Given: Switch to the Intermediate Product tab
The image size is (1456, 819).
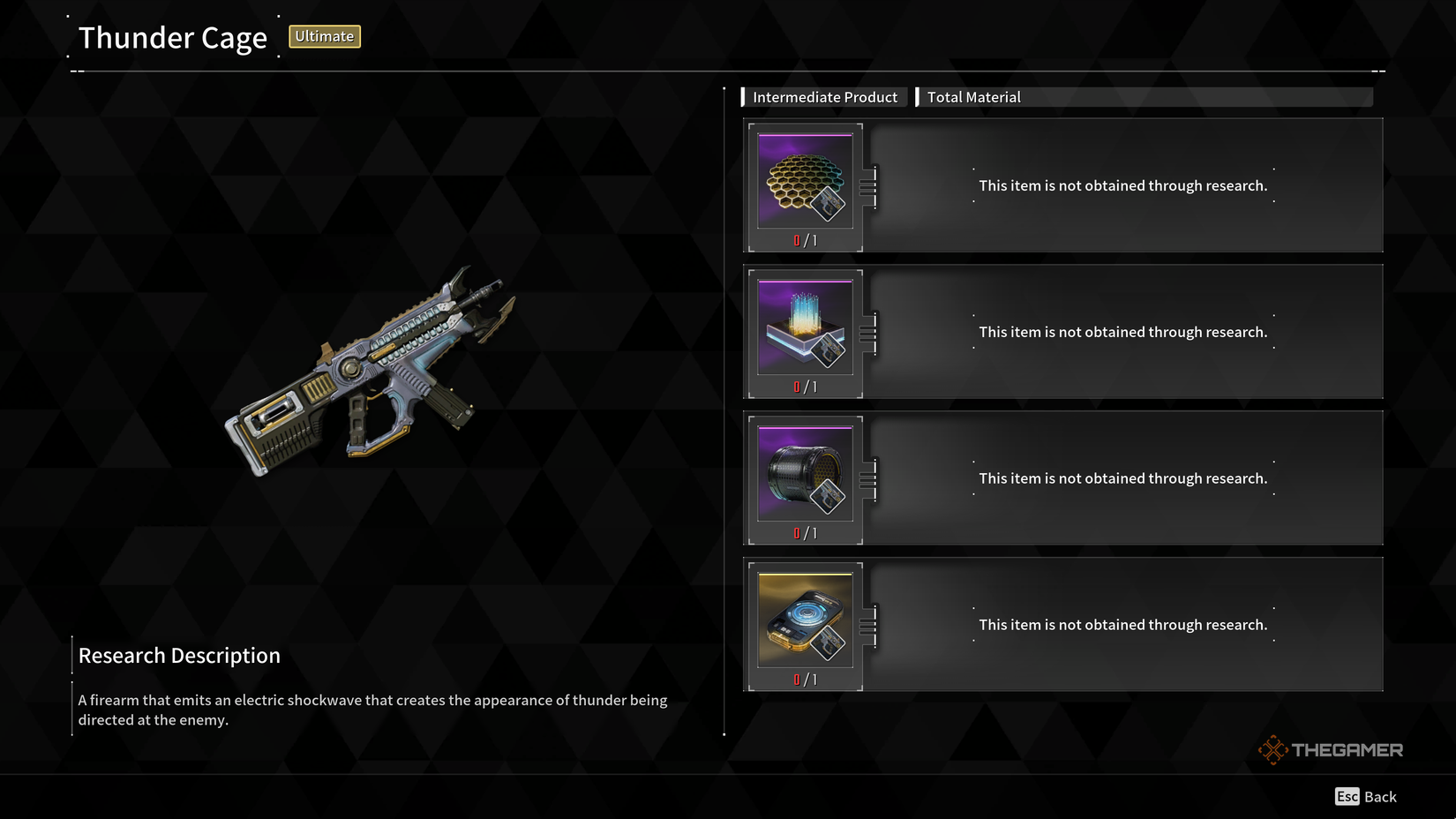Looking at the screenshot, I should [x=824, y=97].
